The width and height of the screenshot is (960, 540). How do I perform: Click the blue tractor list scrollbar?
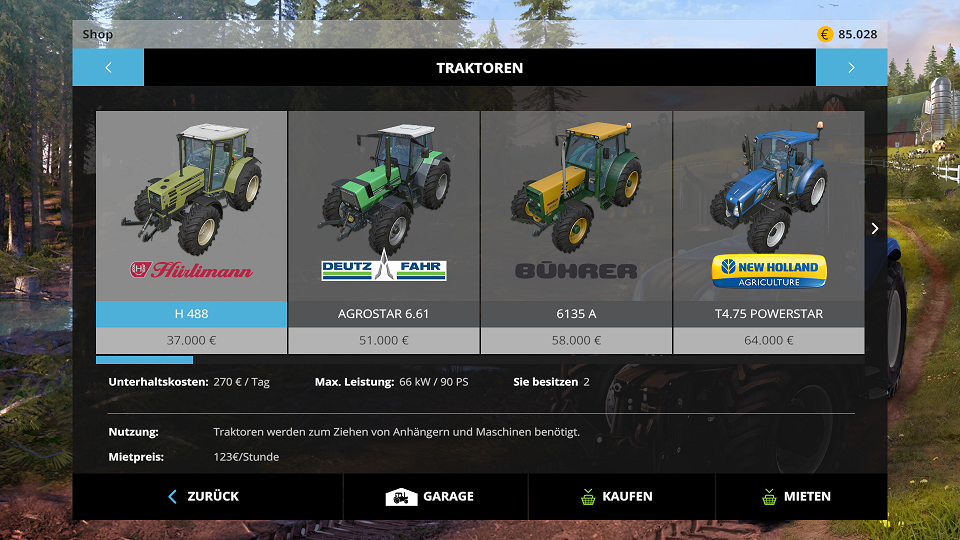coord(144,360)
